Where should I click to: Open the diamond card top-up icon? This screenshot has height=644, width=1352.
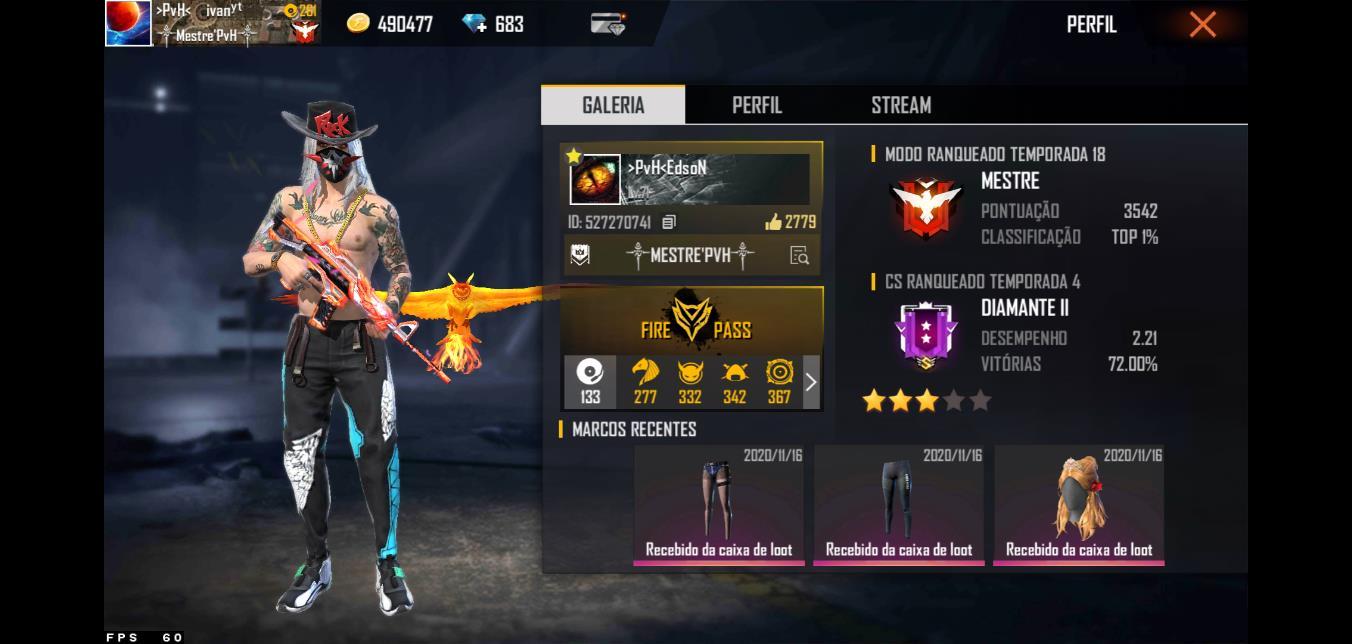point(607,24)
